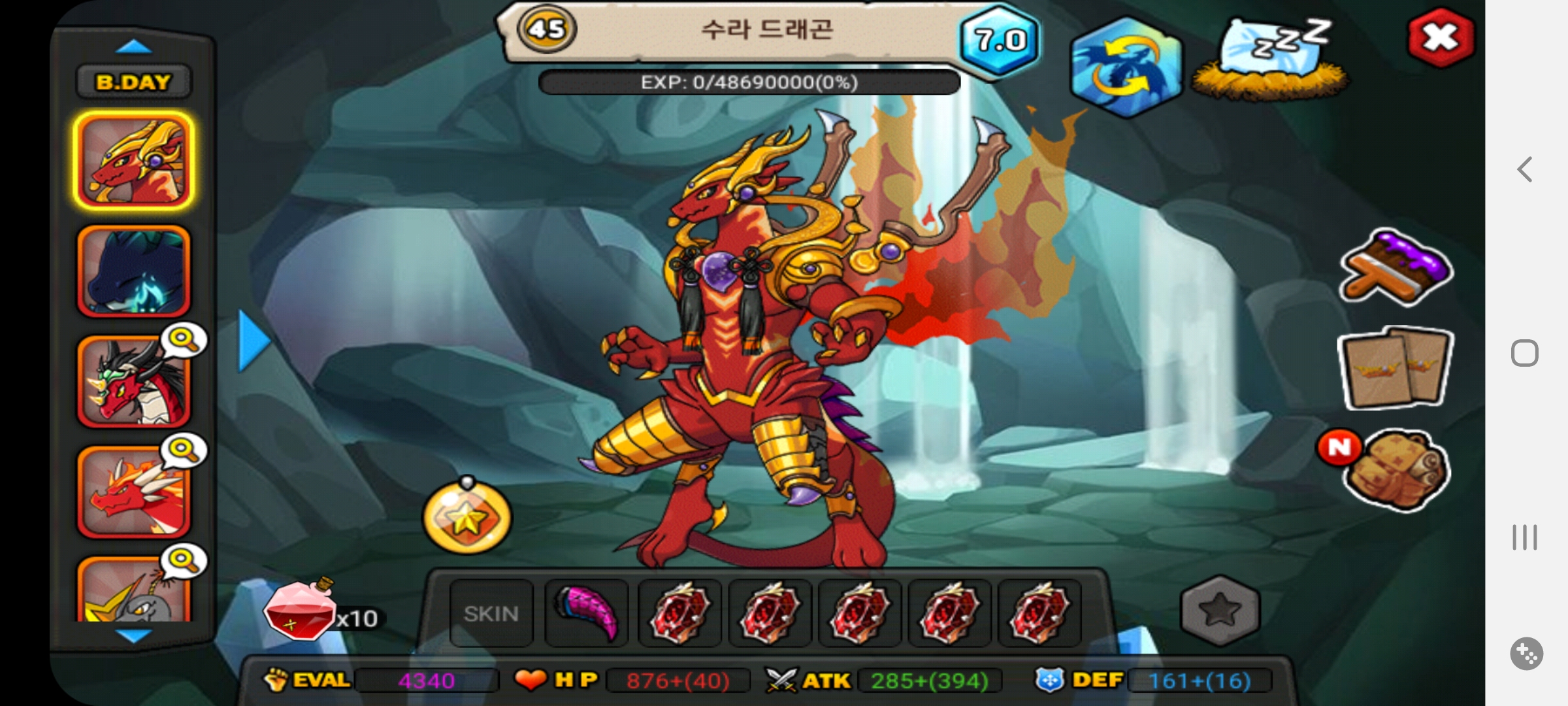Open the dragon swap hexagon icon
This screenshot has height=706, width=1568.
[x=1126, y=68]
